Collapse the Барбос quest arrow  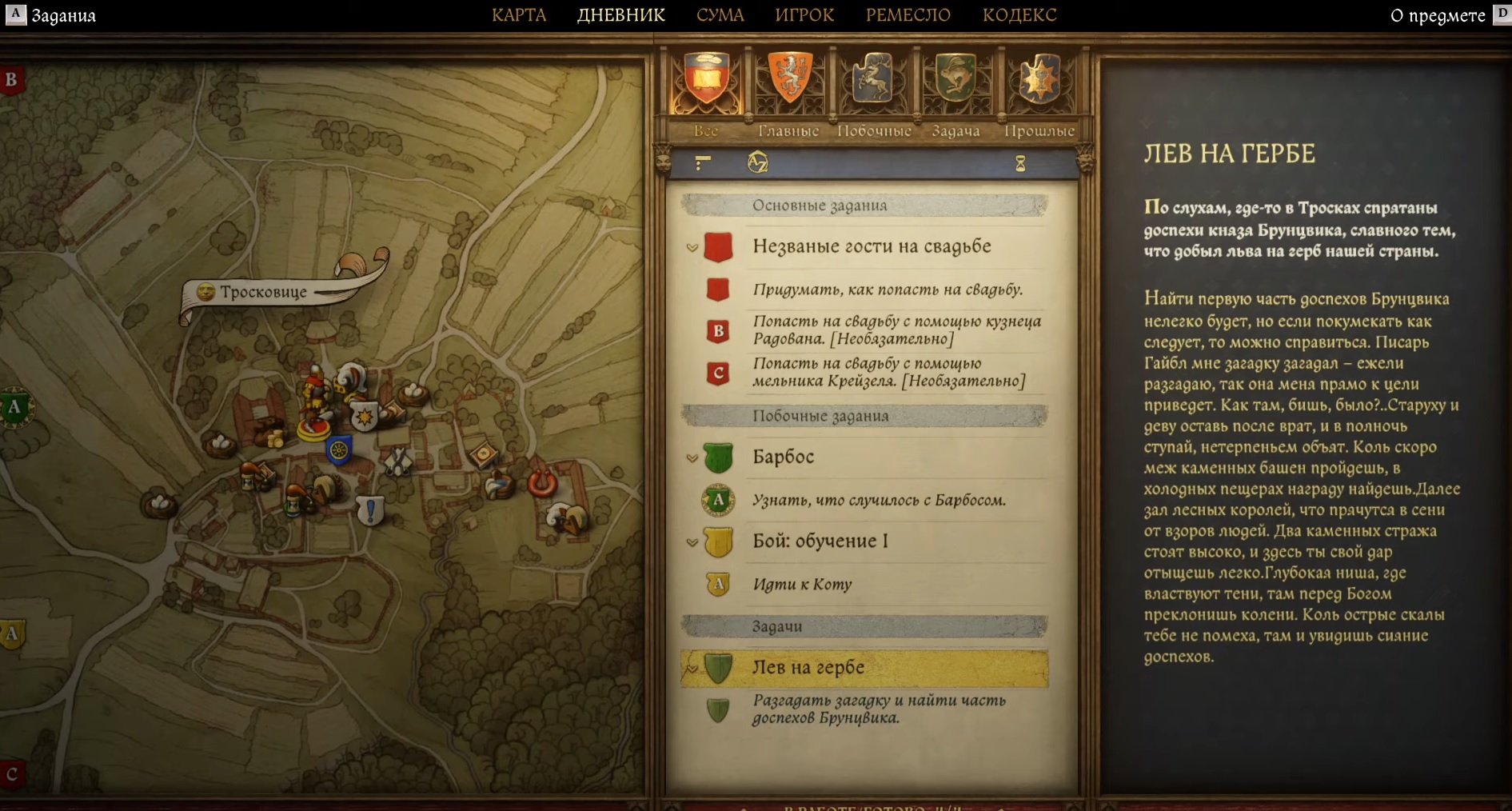pos(692,458)
